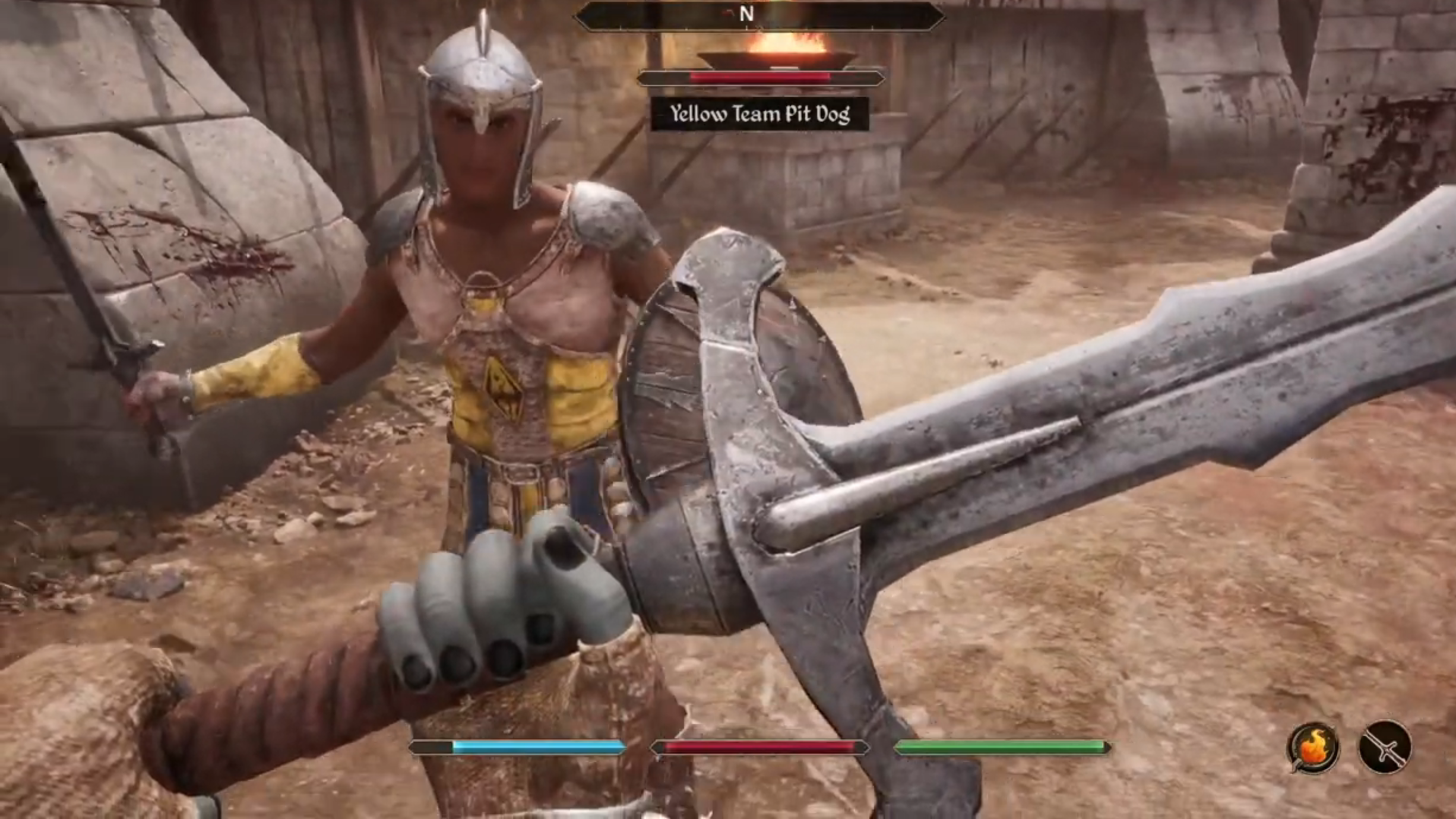Click the compass bar showing N

click(759, 15)
